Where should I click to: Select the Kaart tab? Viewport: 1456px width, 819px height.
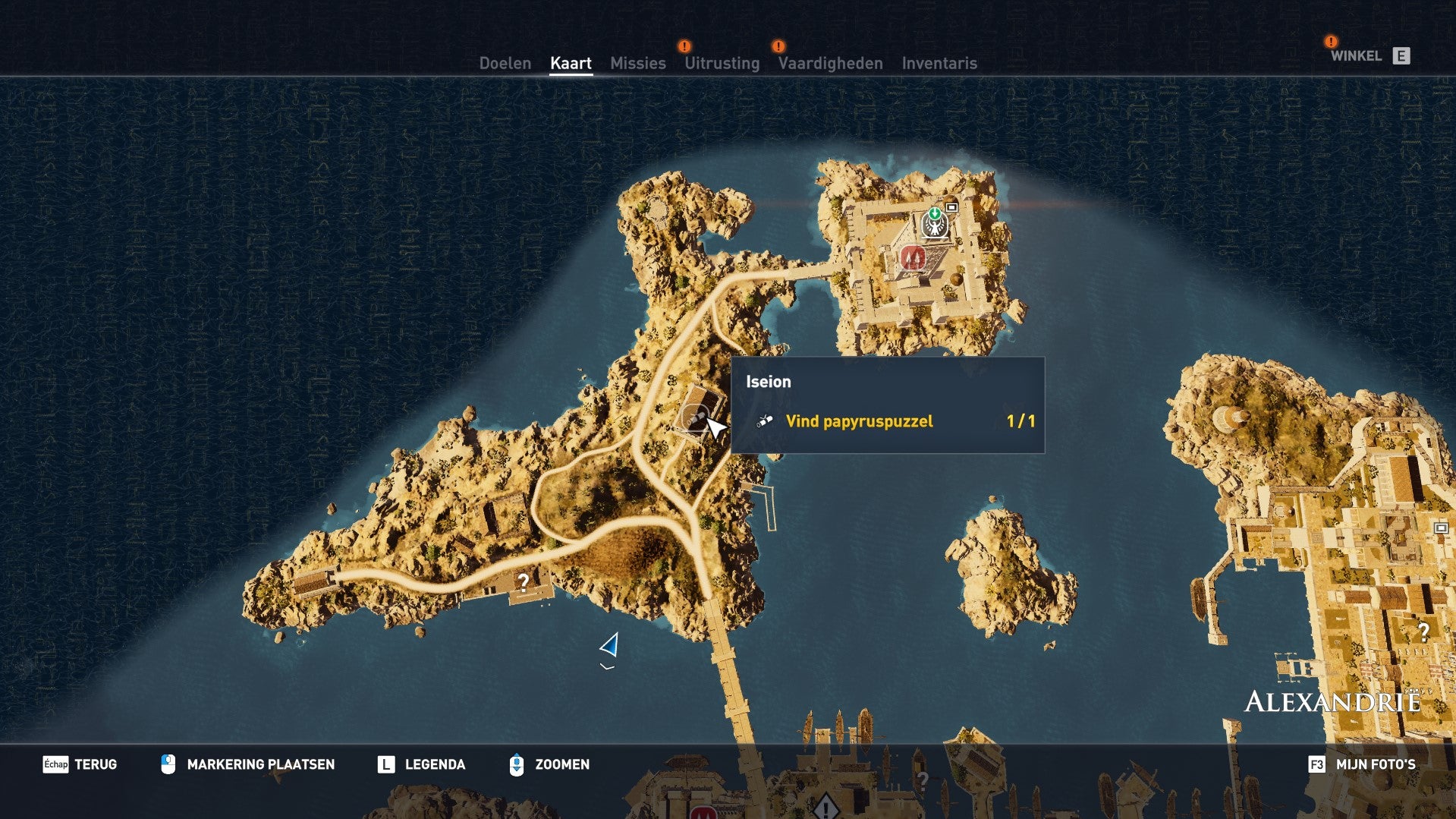[571, 63]
